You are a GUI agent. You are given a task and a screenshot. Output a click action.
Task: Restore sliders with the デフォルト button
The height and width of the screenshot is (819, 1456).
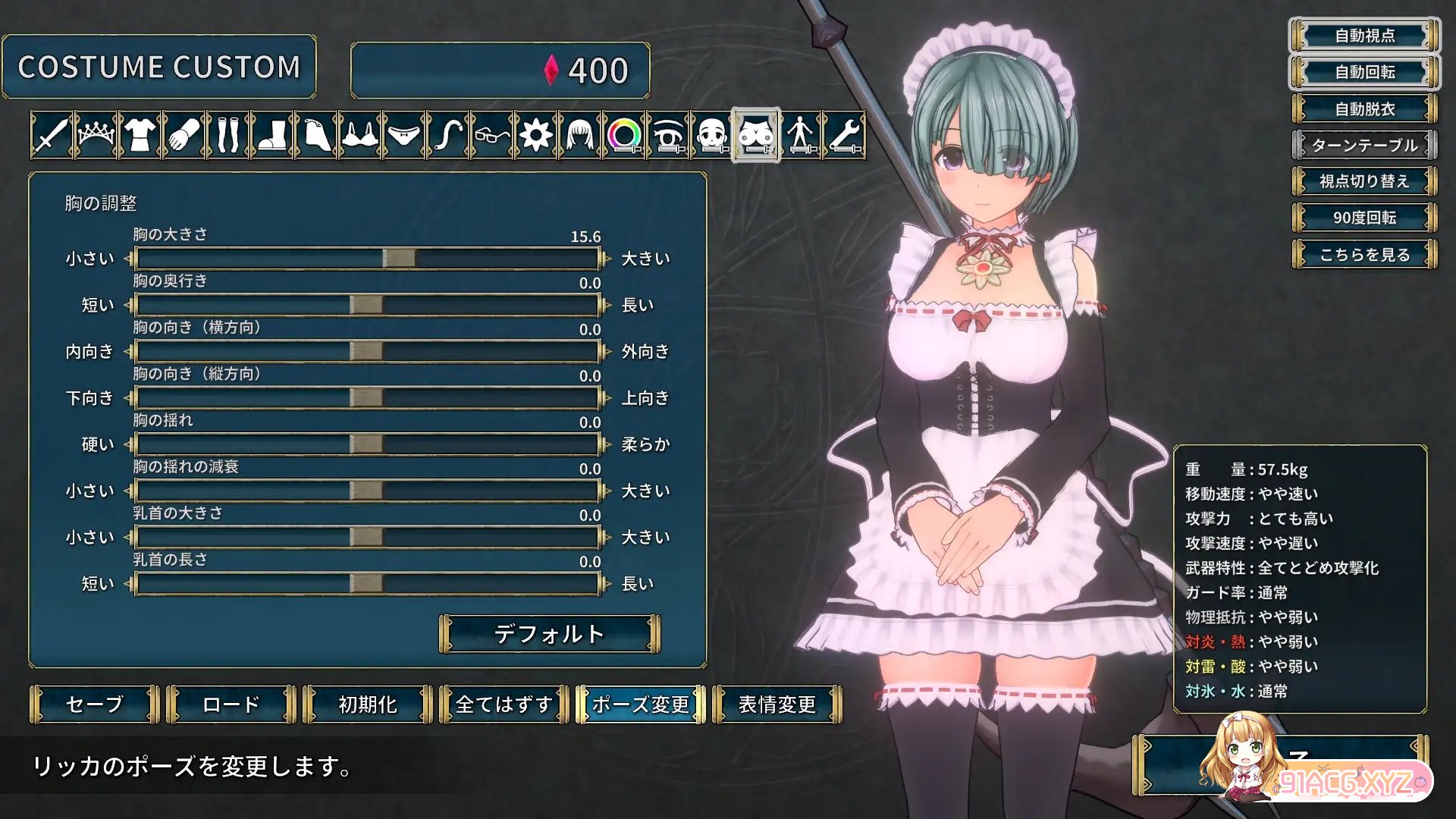[550, 634]
